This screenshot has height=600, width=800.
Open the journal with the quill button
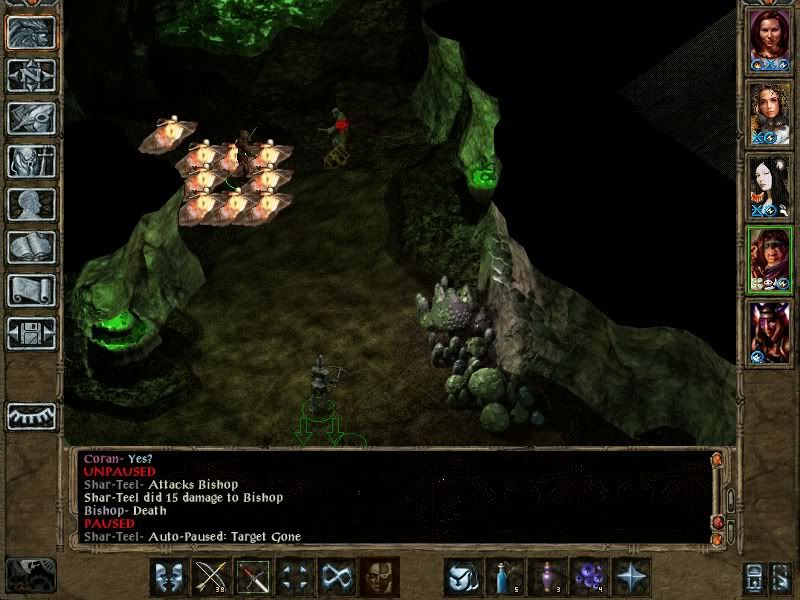point(31,118)
